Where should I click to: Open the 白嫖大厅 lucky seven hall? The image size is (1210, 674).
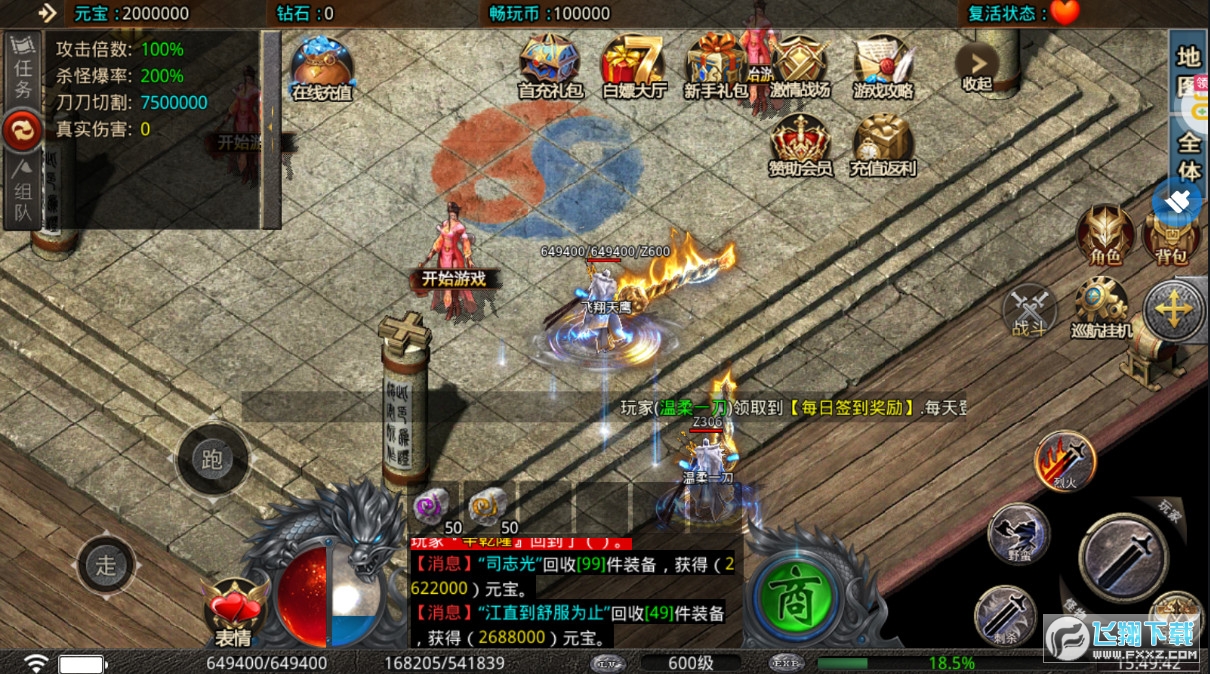[634, 65]
